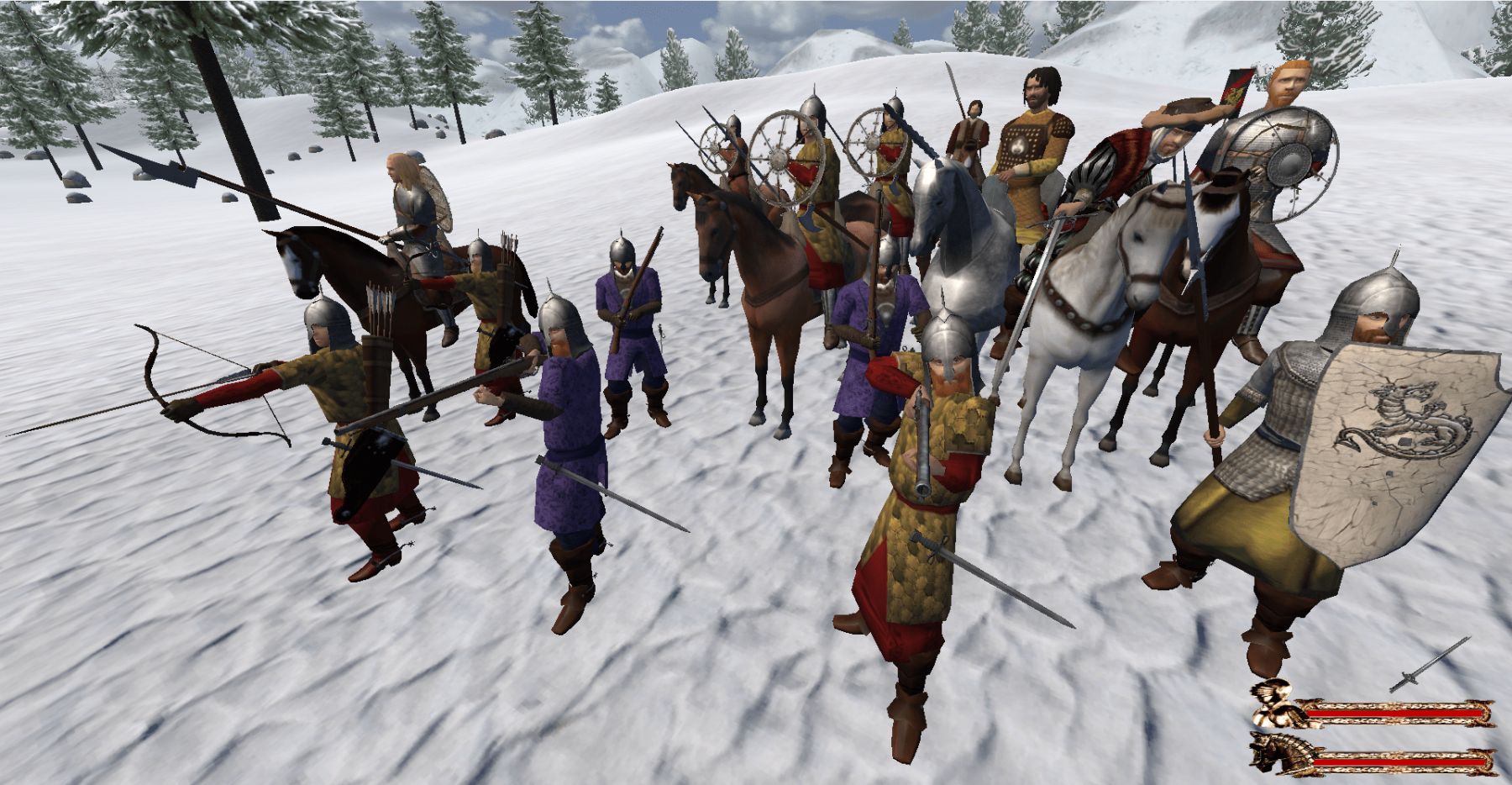Viewport: 1512px width, 785px height.
Task: Select the equipped sword weapon icon
Action: (1430, 665)
